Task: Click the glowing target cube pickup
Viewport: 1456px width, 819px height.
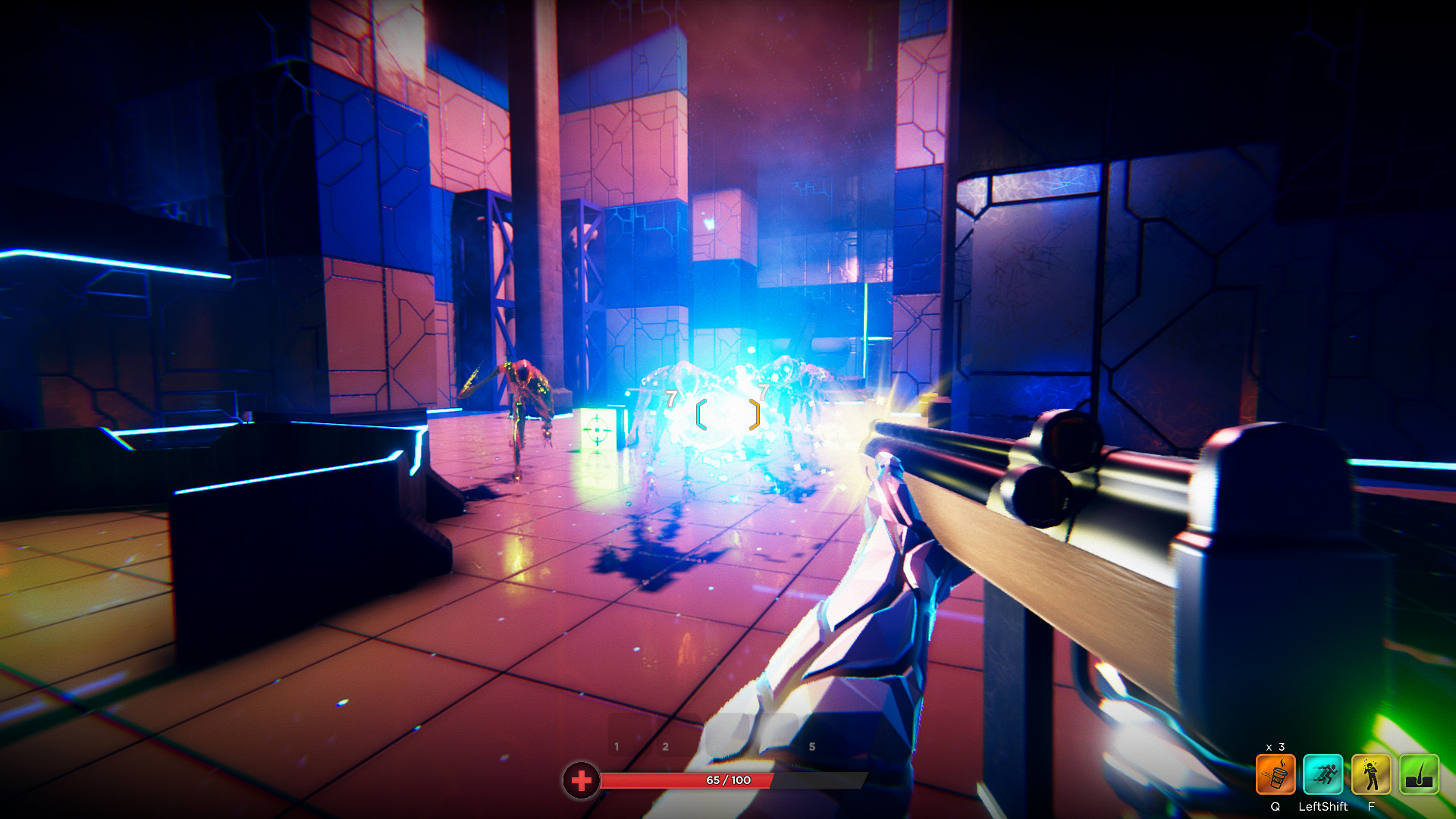Action: (x=599, y=428)
